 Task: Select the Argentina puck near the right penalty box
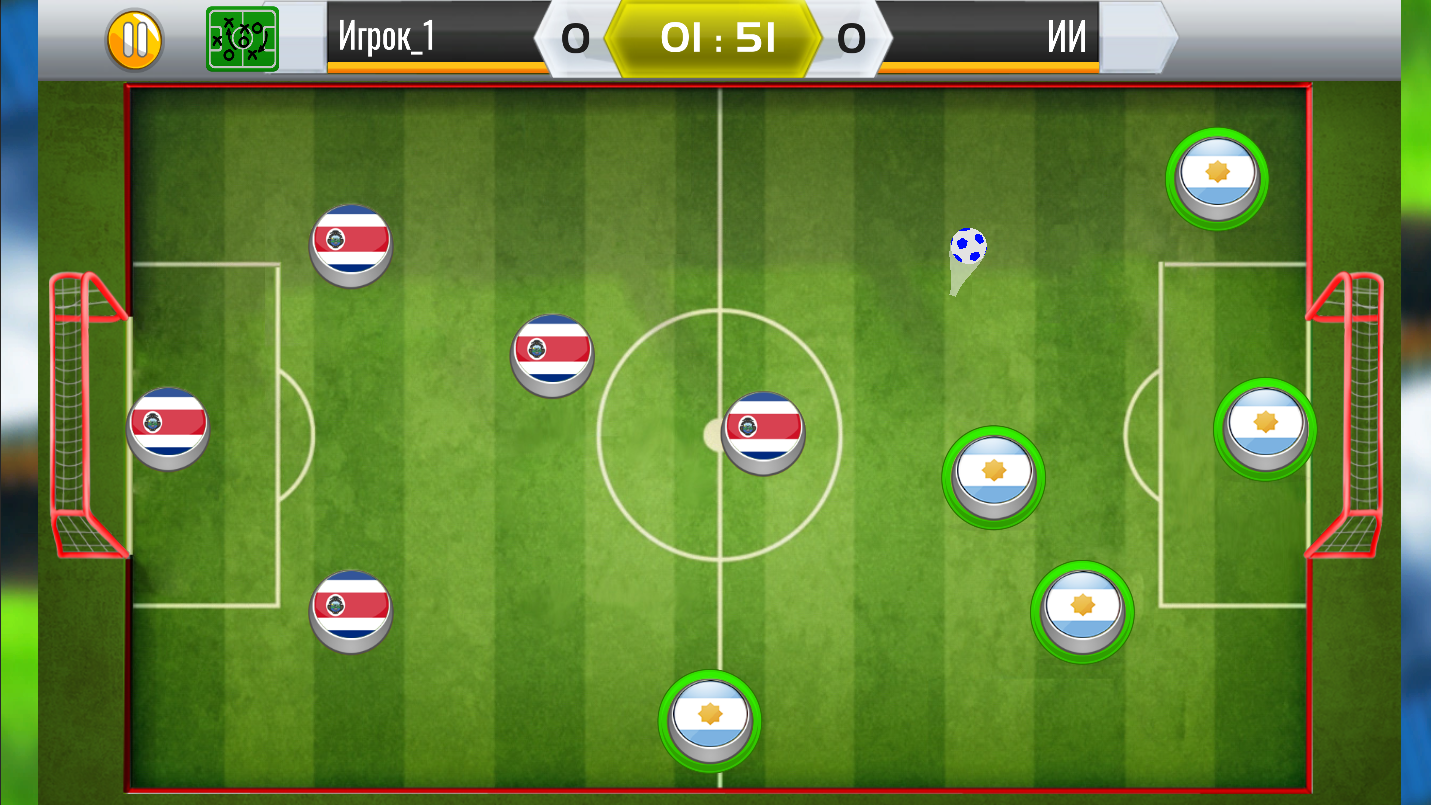click(1265, 428)
